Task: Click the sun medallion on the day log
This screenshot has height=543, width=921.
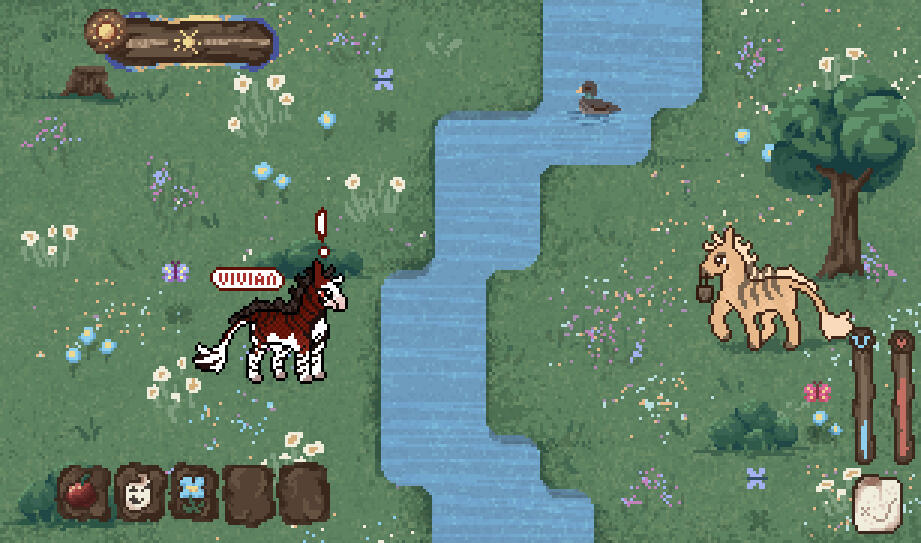Action: (x=104, y=32)
